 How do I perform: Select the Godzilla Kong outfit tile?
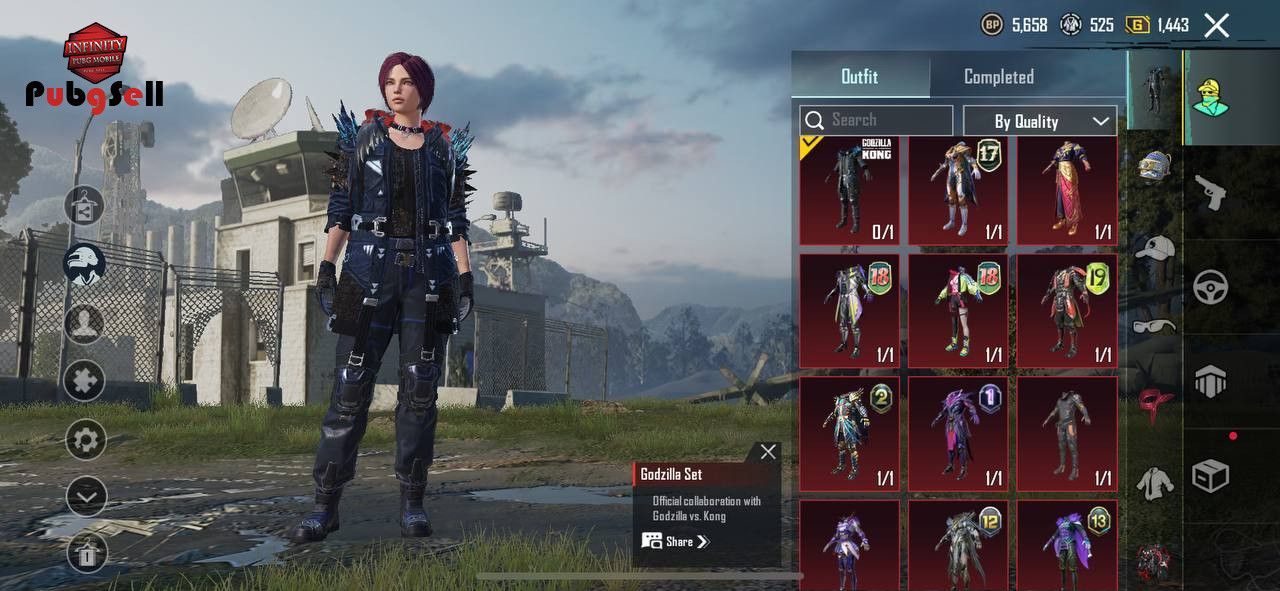849,191
